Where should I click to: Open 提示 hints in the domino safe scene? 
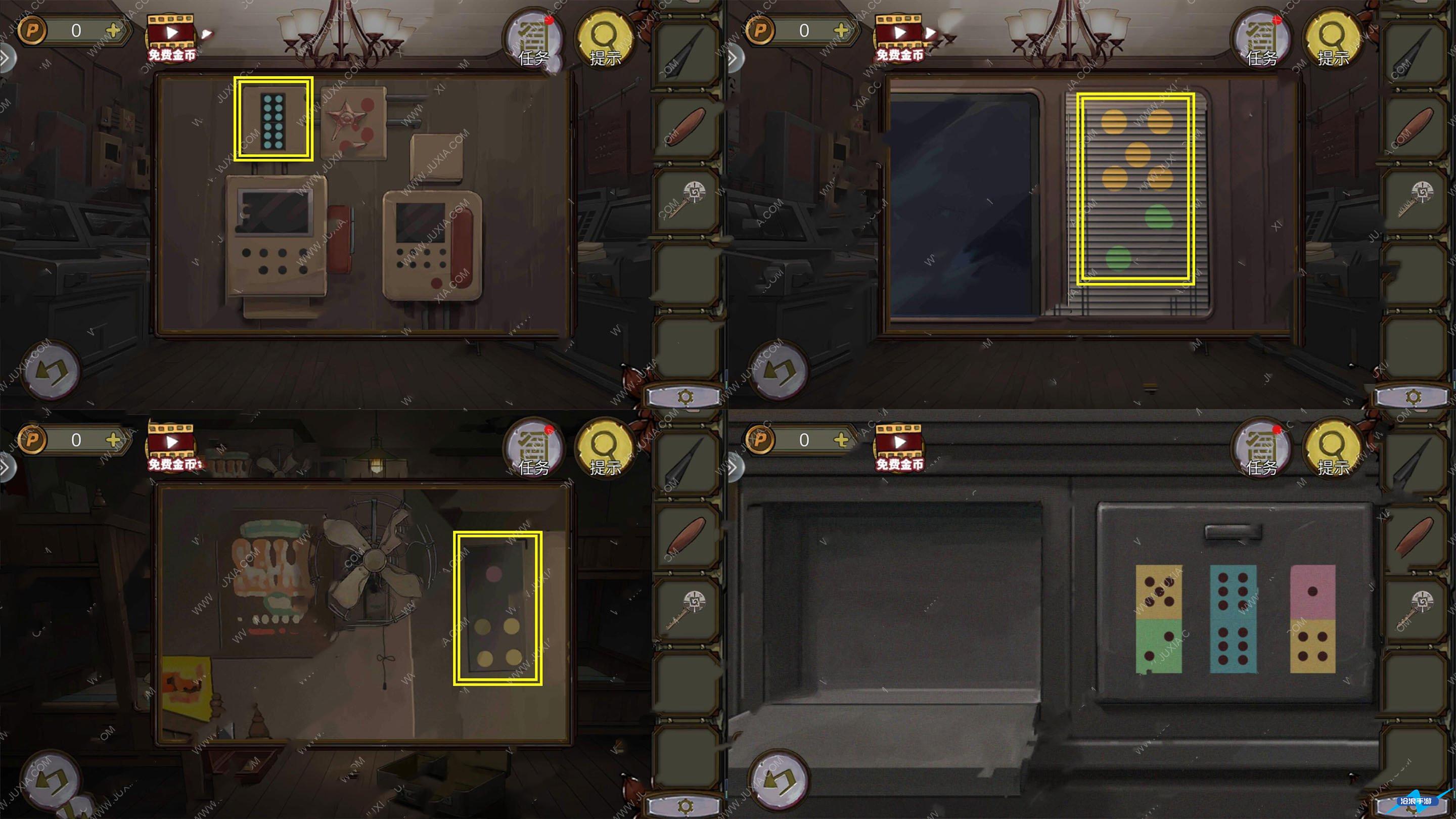(1333, 447)
